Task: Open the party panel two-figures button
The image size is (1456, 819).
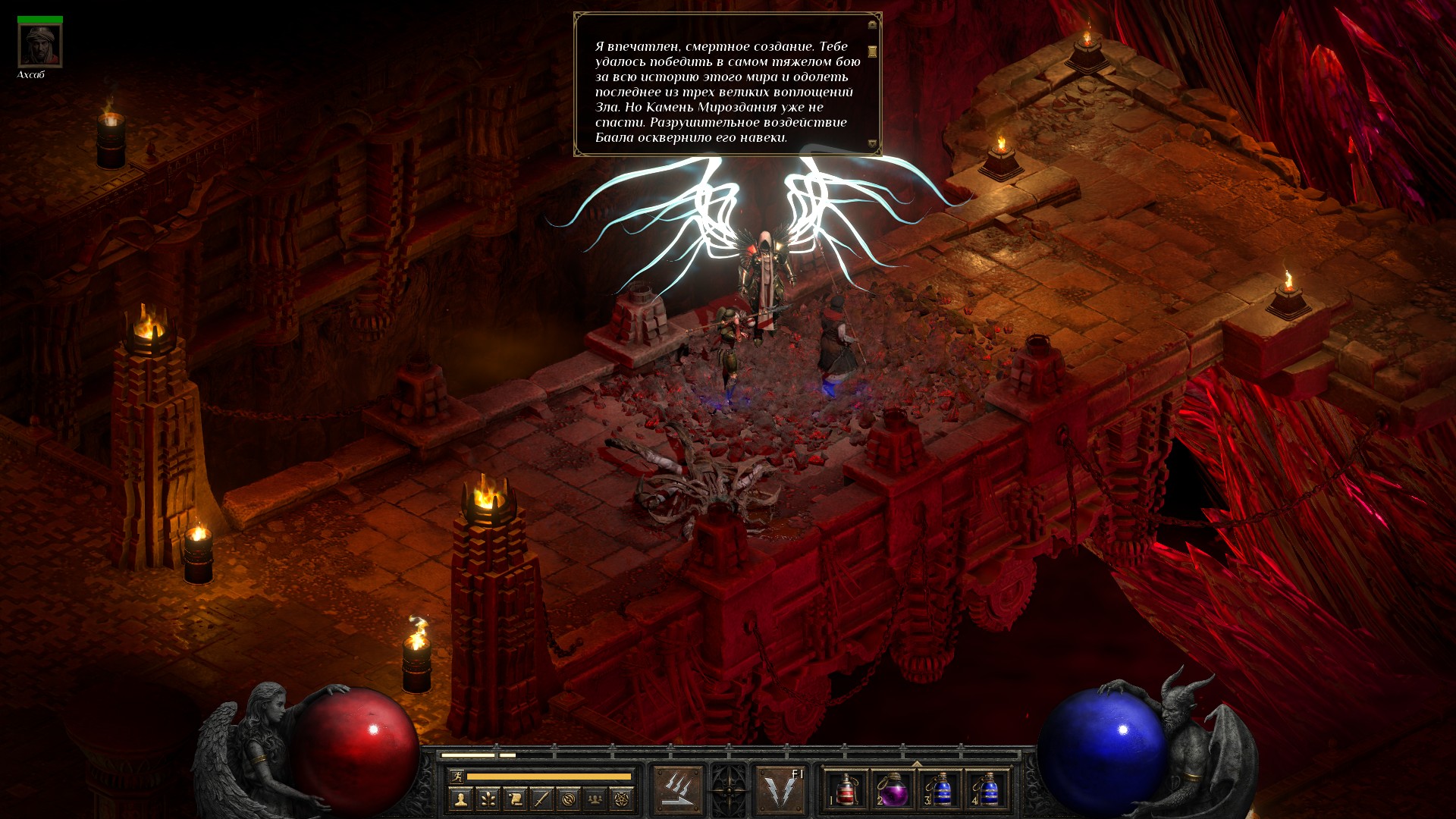Action: pos(595,798)
